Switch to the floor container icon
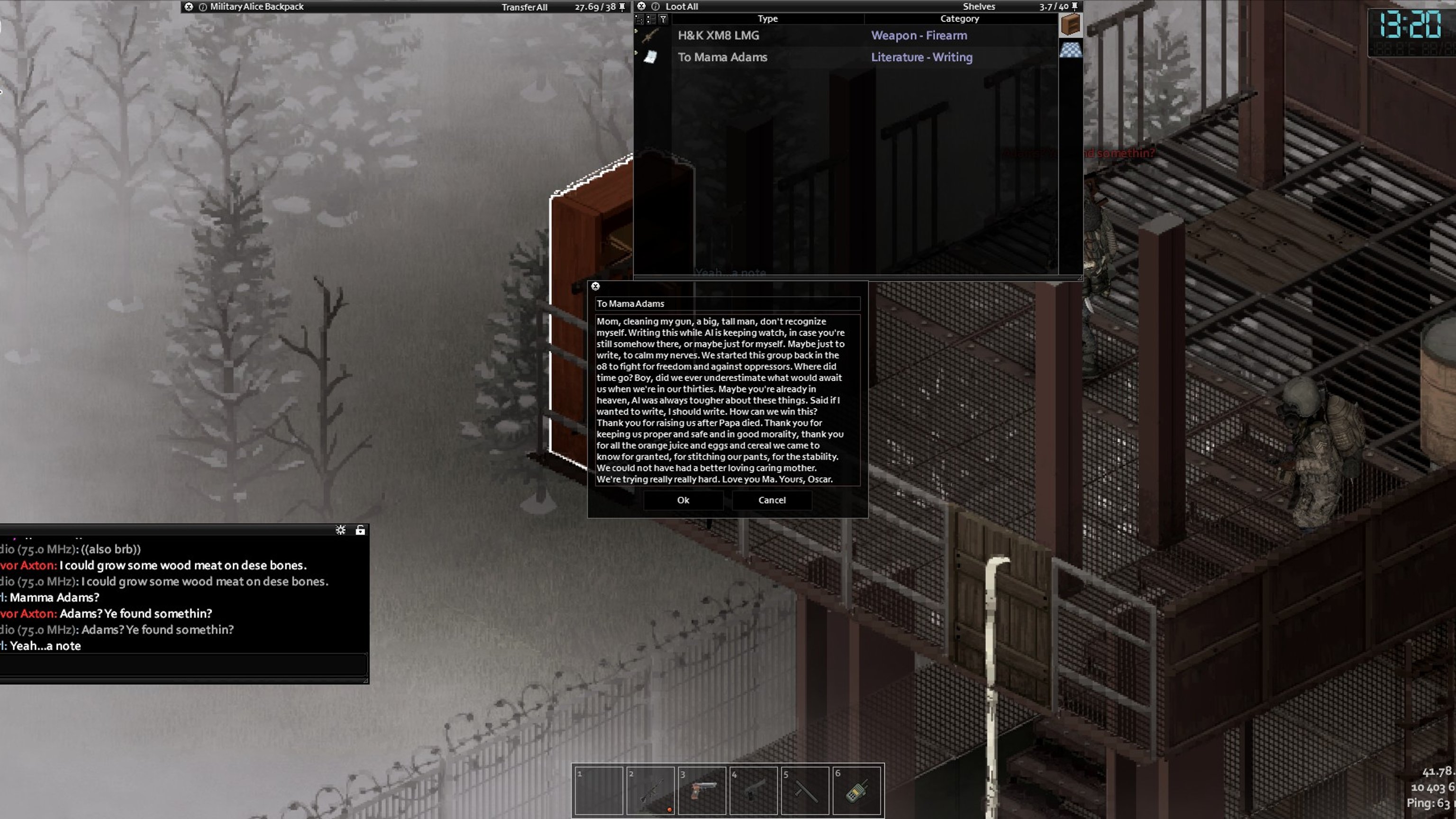This screenshot has width=1456, height=819. tap(1071, 50)
